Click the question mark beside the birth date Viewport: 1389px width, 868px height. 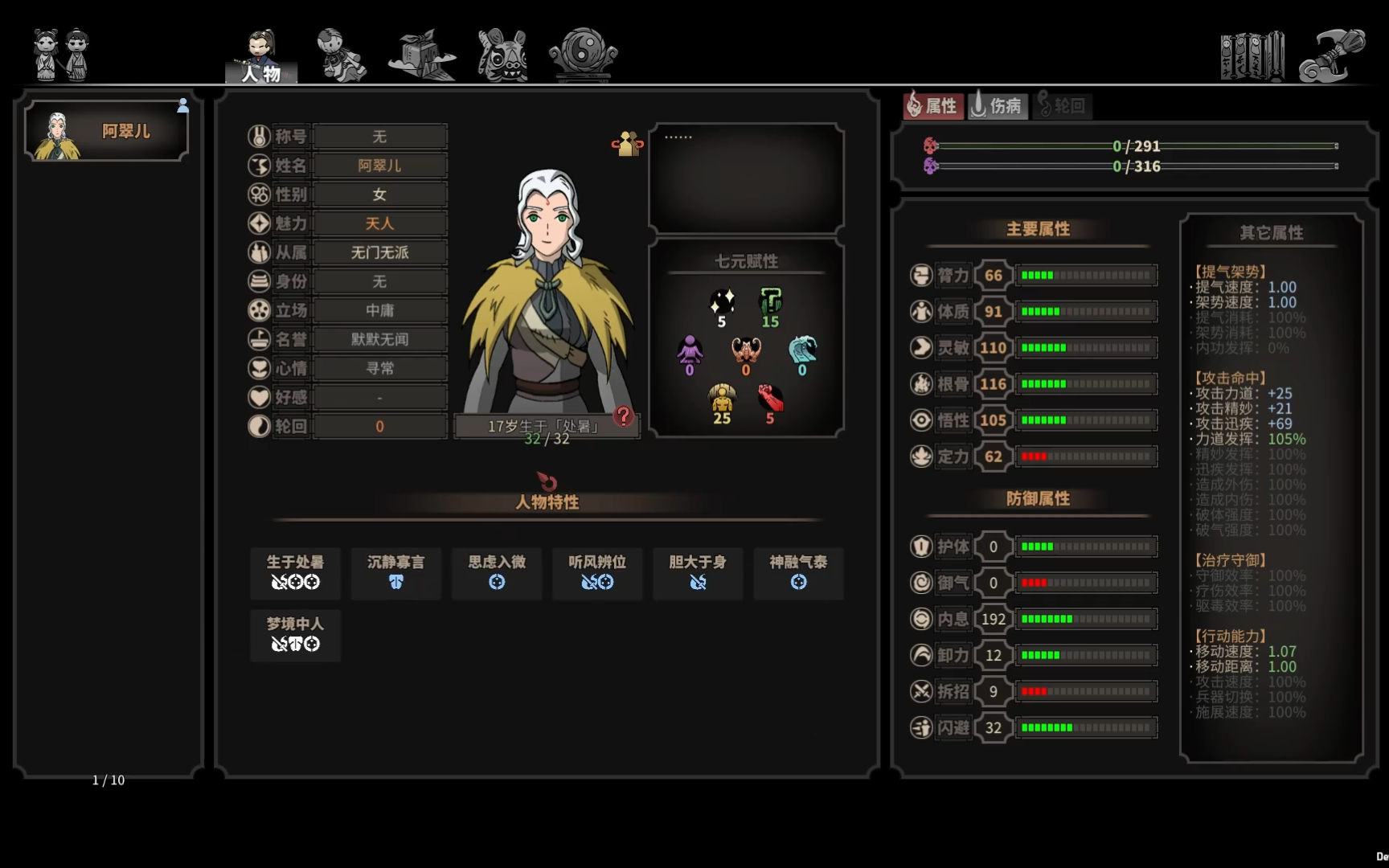click(623, 416)
